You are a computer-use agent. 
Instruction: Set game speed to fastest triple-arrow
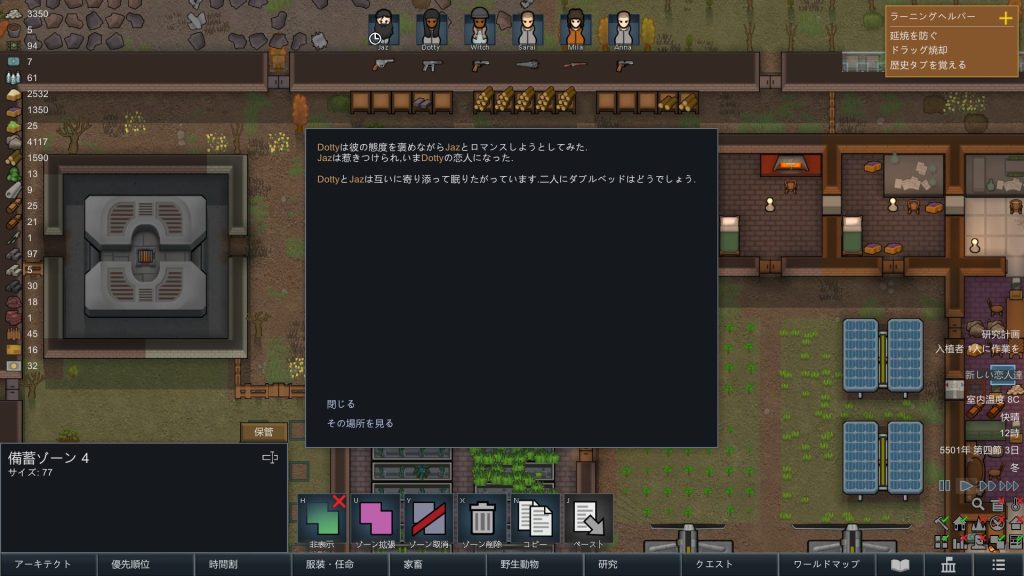click(x=1010, y=486)
